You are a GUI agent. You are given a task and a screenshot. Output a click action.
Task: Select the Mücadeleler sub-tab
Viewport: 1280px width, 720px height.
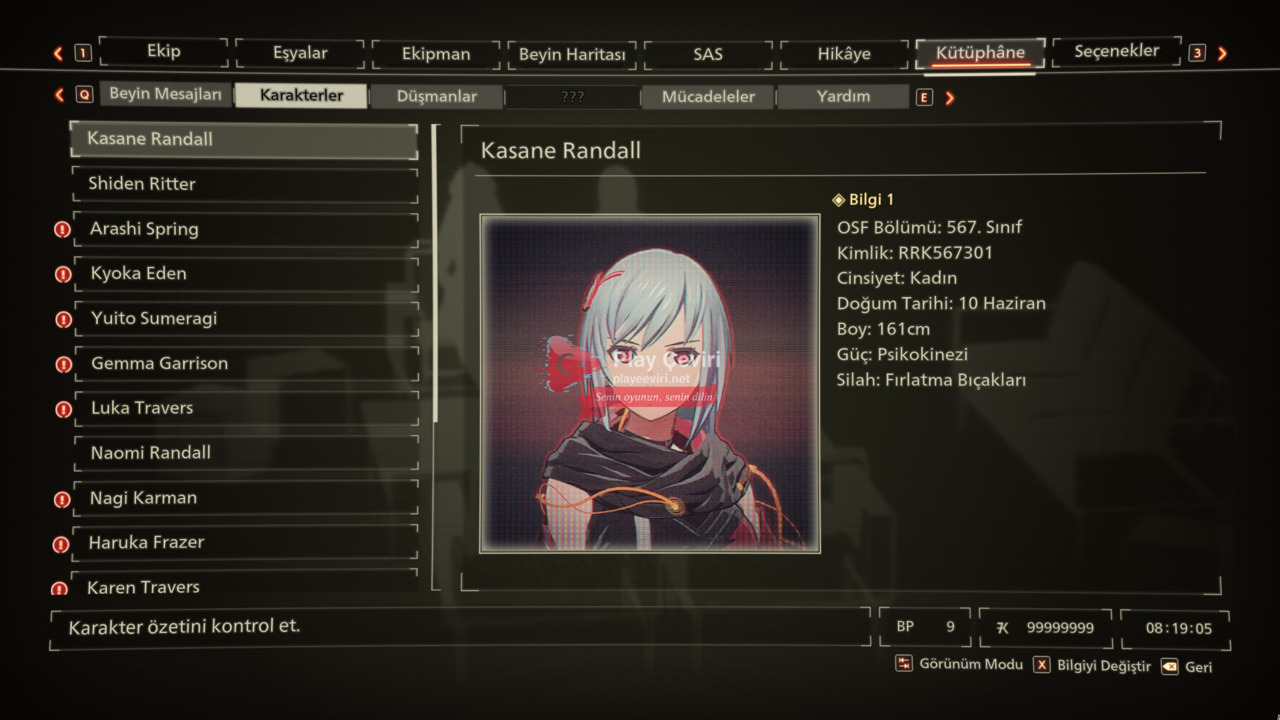708,97
